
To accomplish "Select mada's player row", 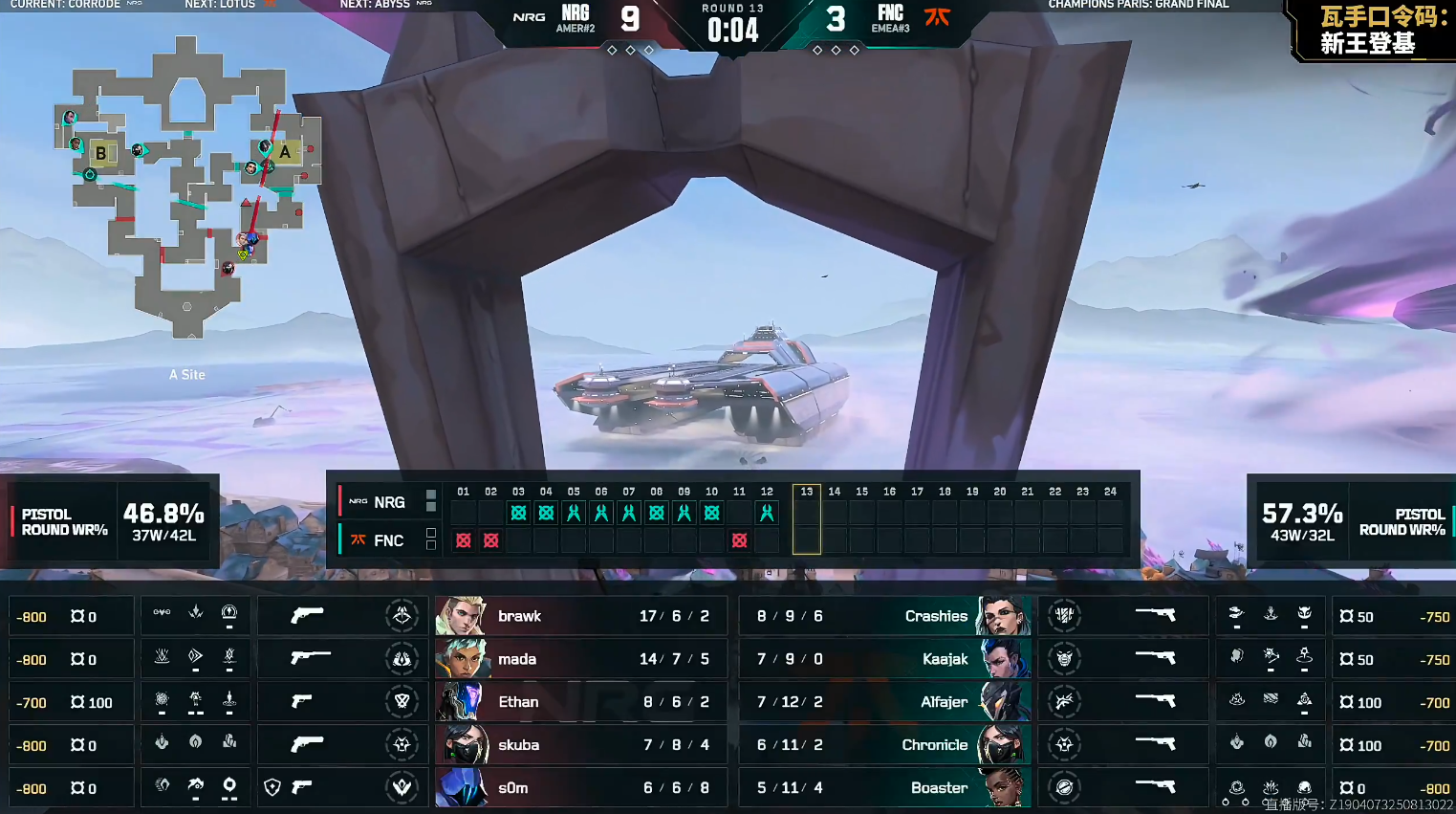I will pyautogui.click(x=580, y=659).
